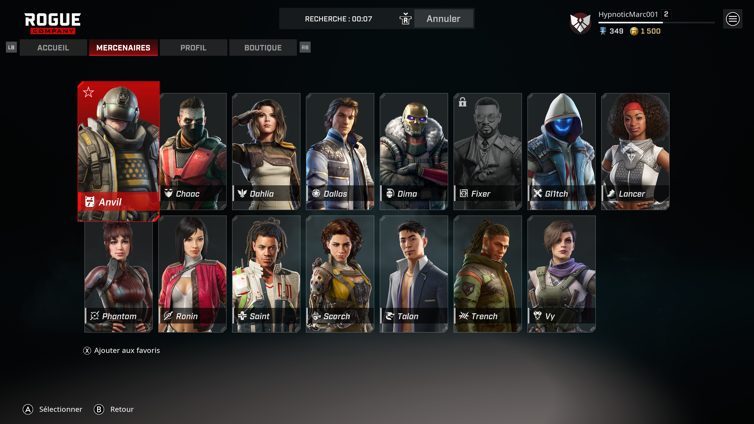Viewport: 754px width, 424px height.
Task: Select the hooded Glitch mercenary
Action: pyautogui.click(x=561, y=150)
